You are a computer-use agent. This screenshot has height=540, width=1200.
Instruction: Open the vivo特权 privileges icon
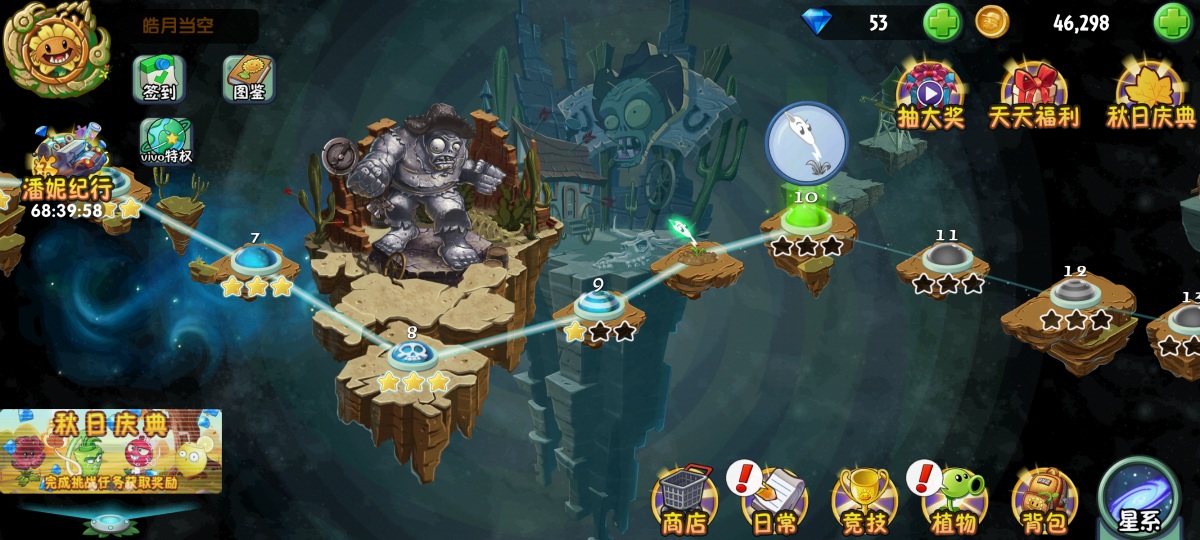[165, 141]
